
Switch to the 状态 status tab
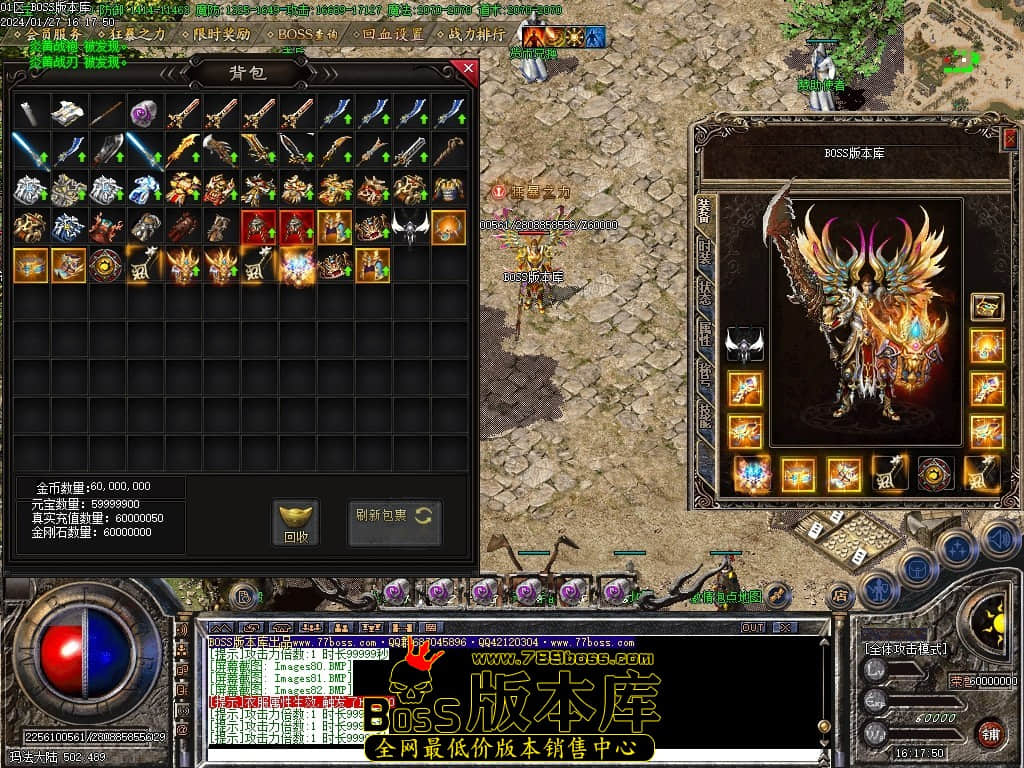click(706, 292)
